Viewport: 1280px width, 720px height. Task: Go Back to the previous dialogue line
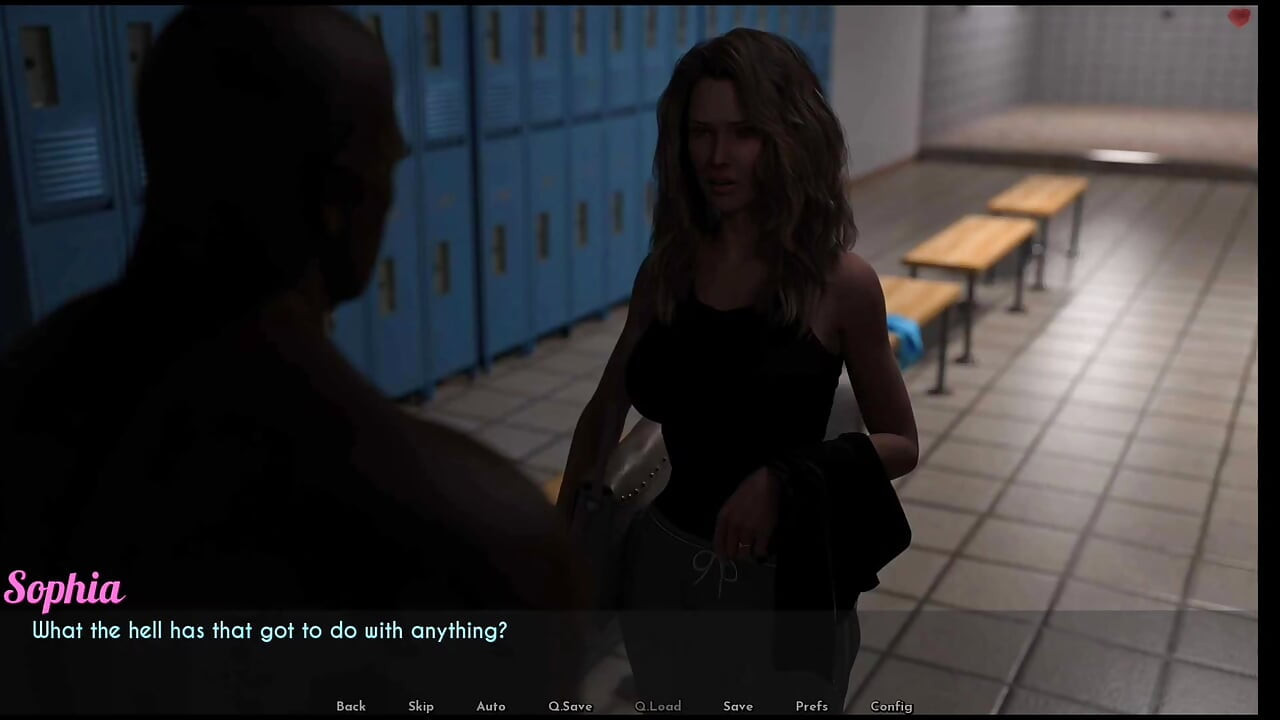(351, 706)
